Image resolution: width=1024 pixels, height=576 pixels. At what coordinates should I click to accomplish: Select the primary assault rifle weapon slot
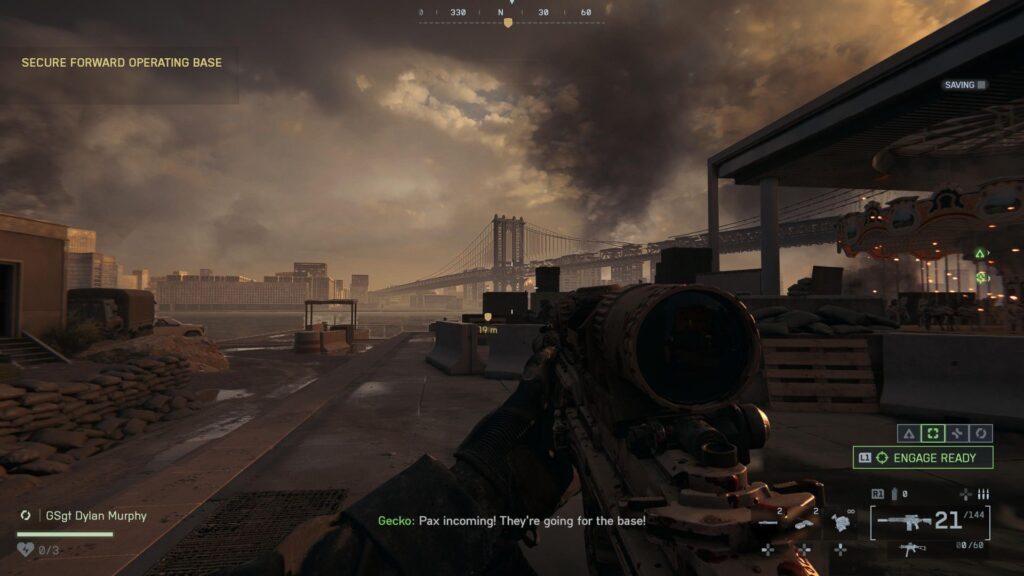point(904,520)
